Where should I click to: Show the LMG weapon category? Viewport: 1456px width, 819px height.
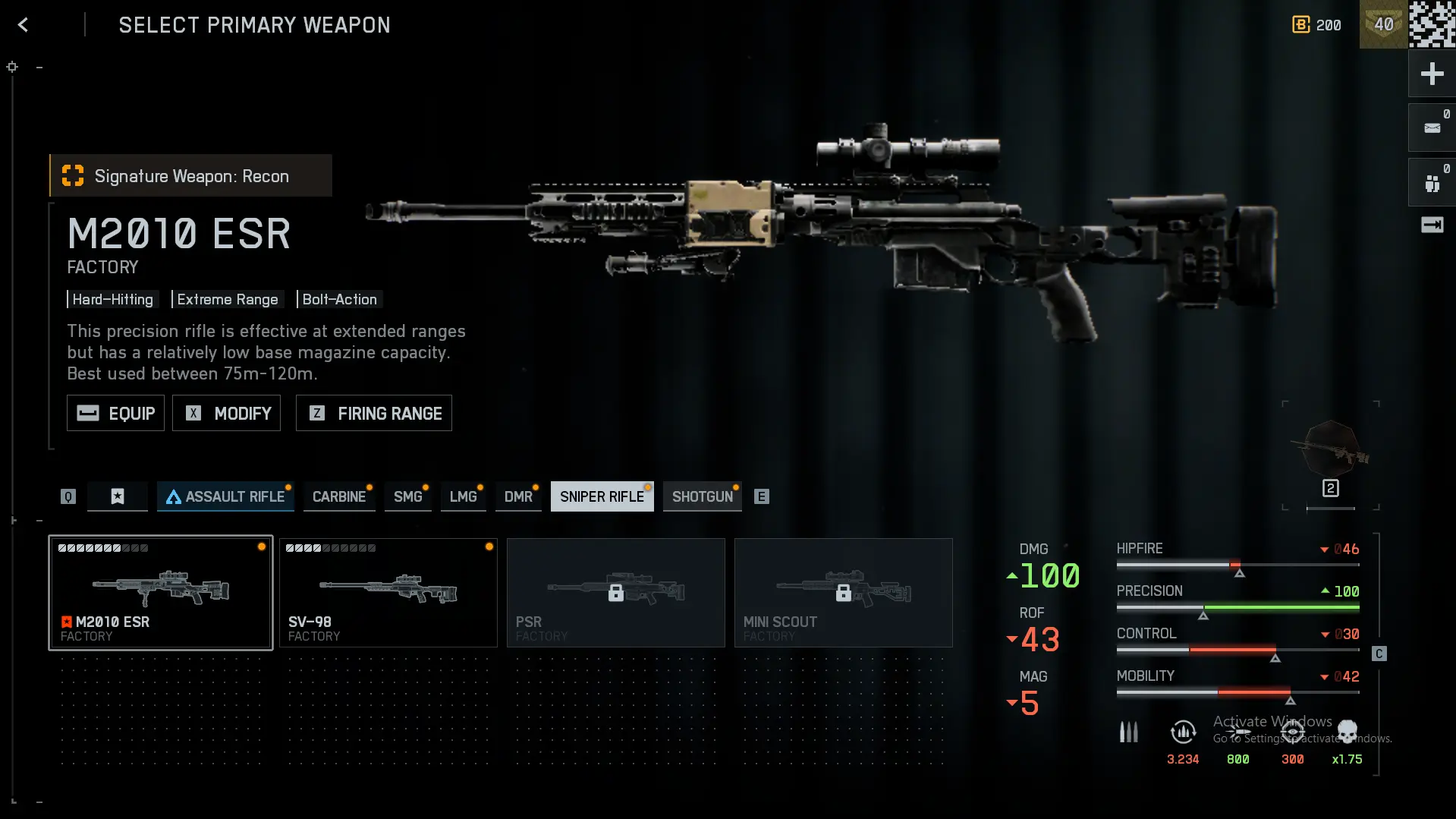(x=463, y=496)
